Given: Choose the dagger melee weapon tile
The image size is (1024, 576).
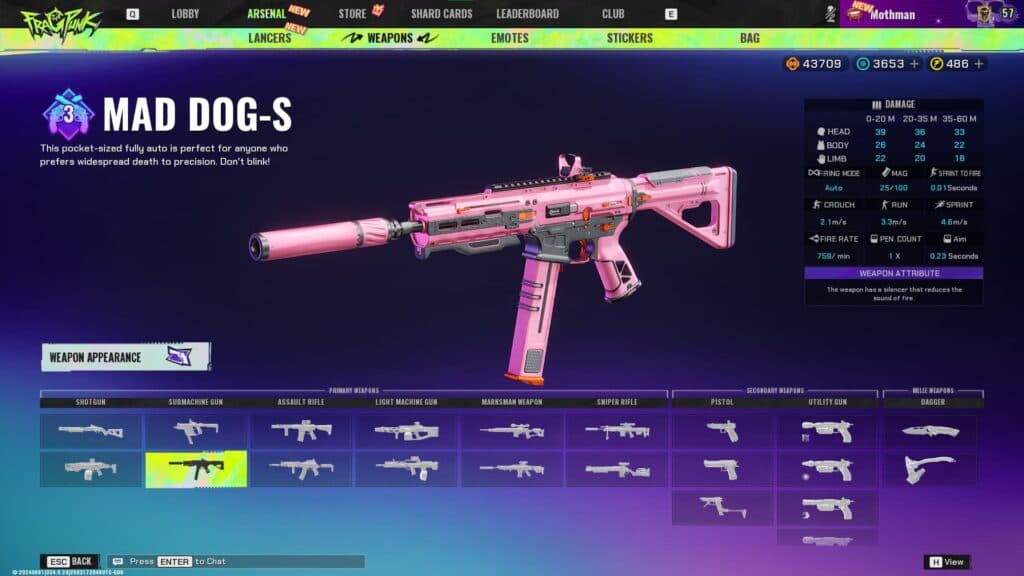Looking at the screenshot, I should point(930,431).
